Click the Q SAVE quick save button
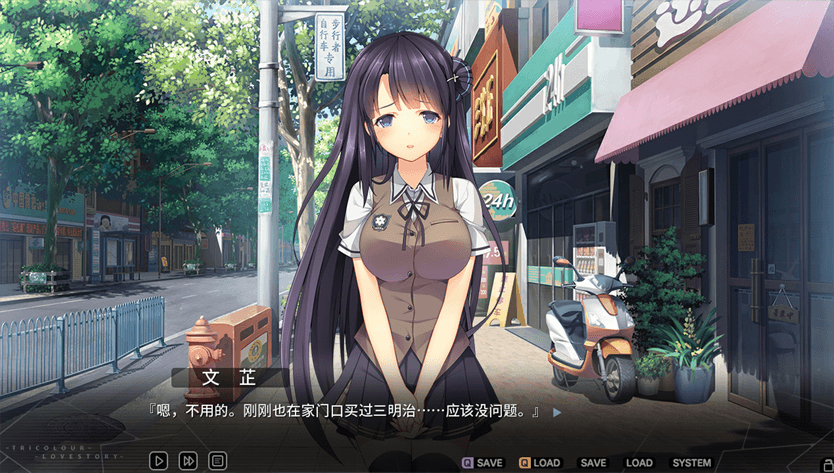 [x=482, y=463]
